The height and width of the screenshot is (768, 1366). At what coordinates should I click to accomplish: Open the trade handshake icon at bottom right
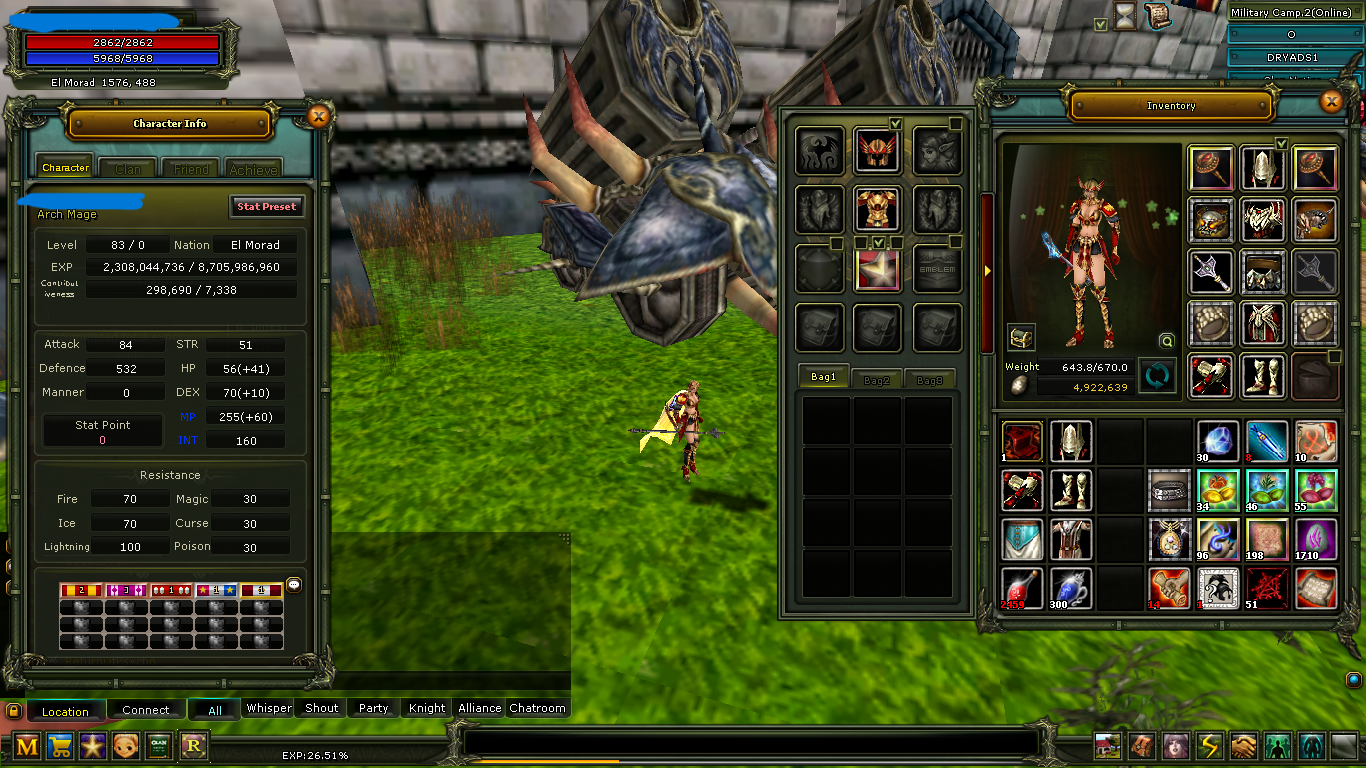coord(1243,746)
